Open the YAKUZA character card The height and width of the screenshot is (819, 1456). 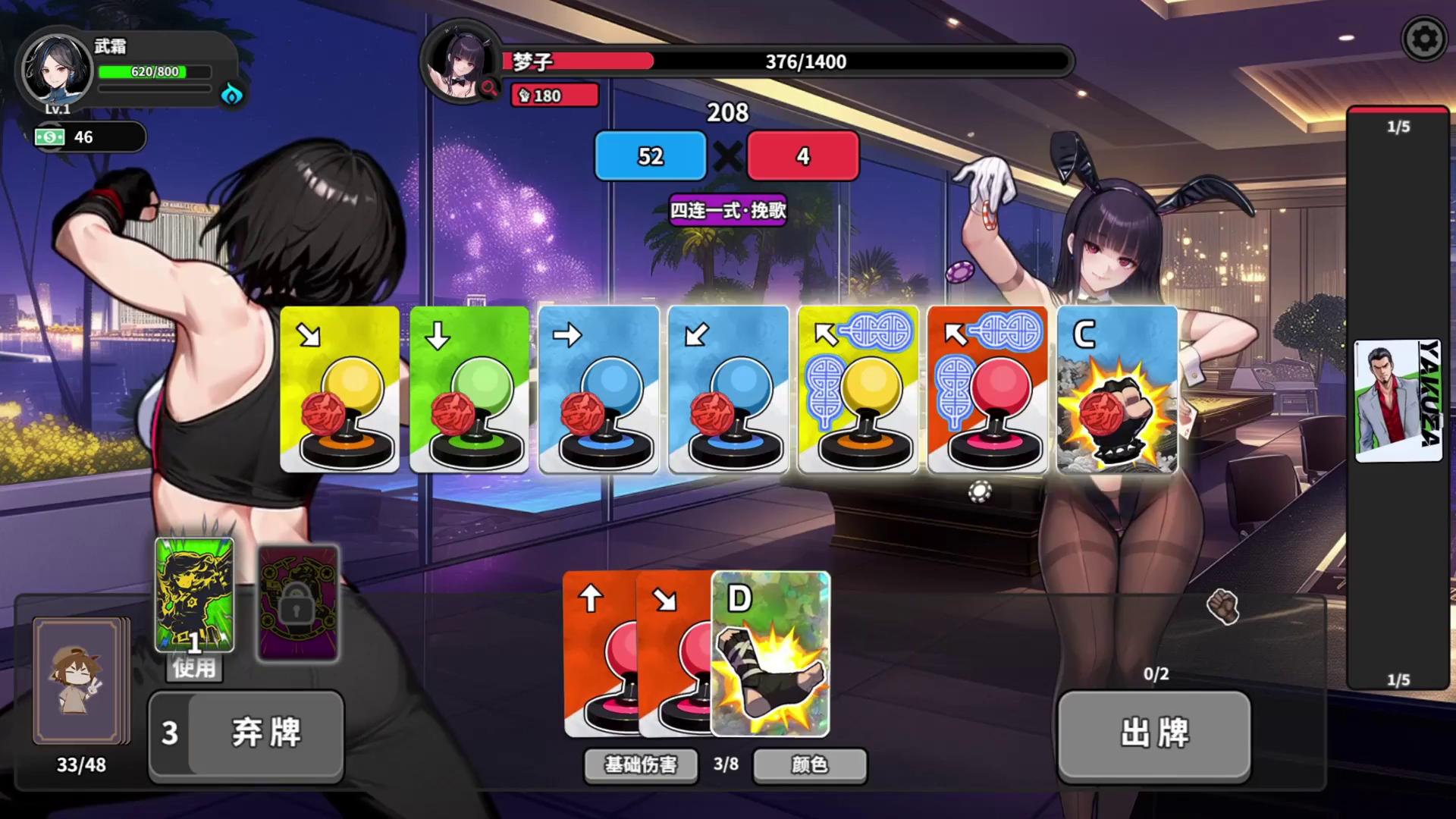(1398, 400)
